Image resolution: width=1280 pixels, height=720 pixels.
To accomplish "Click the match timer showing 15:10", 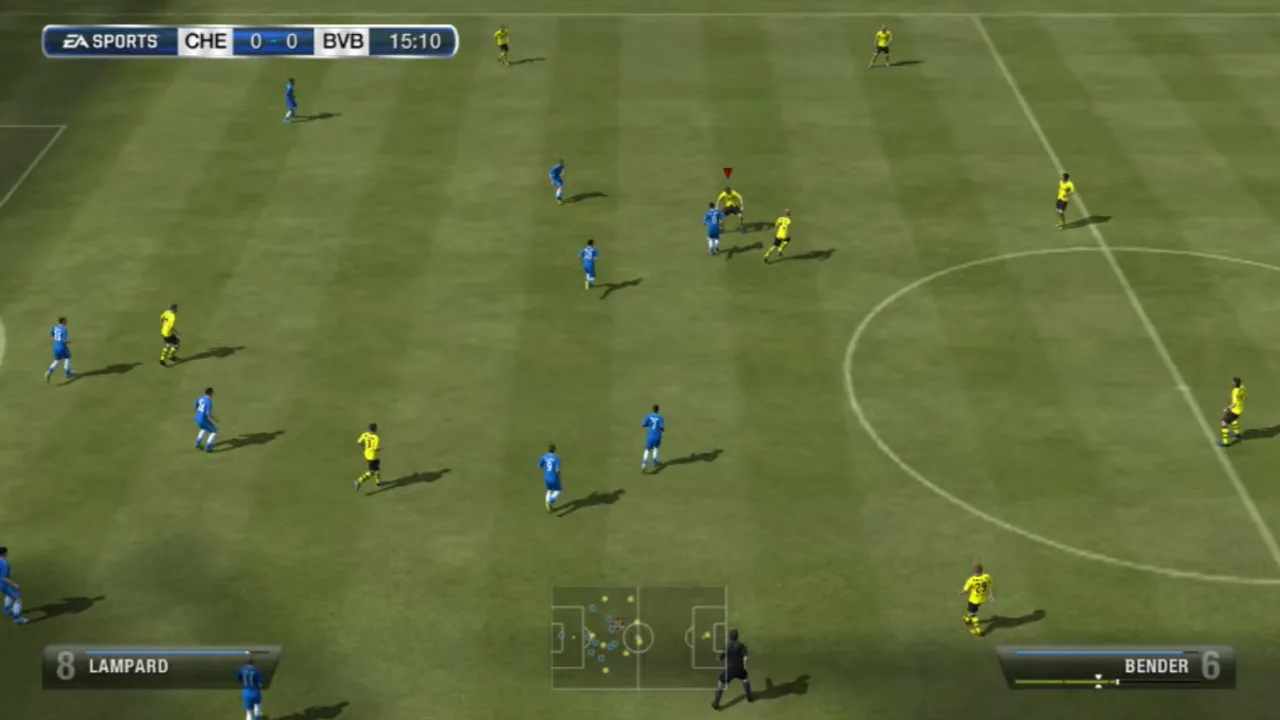I will point(414,41).
